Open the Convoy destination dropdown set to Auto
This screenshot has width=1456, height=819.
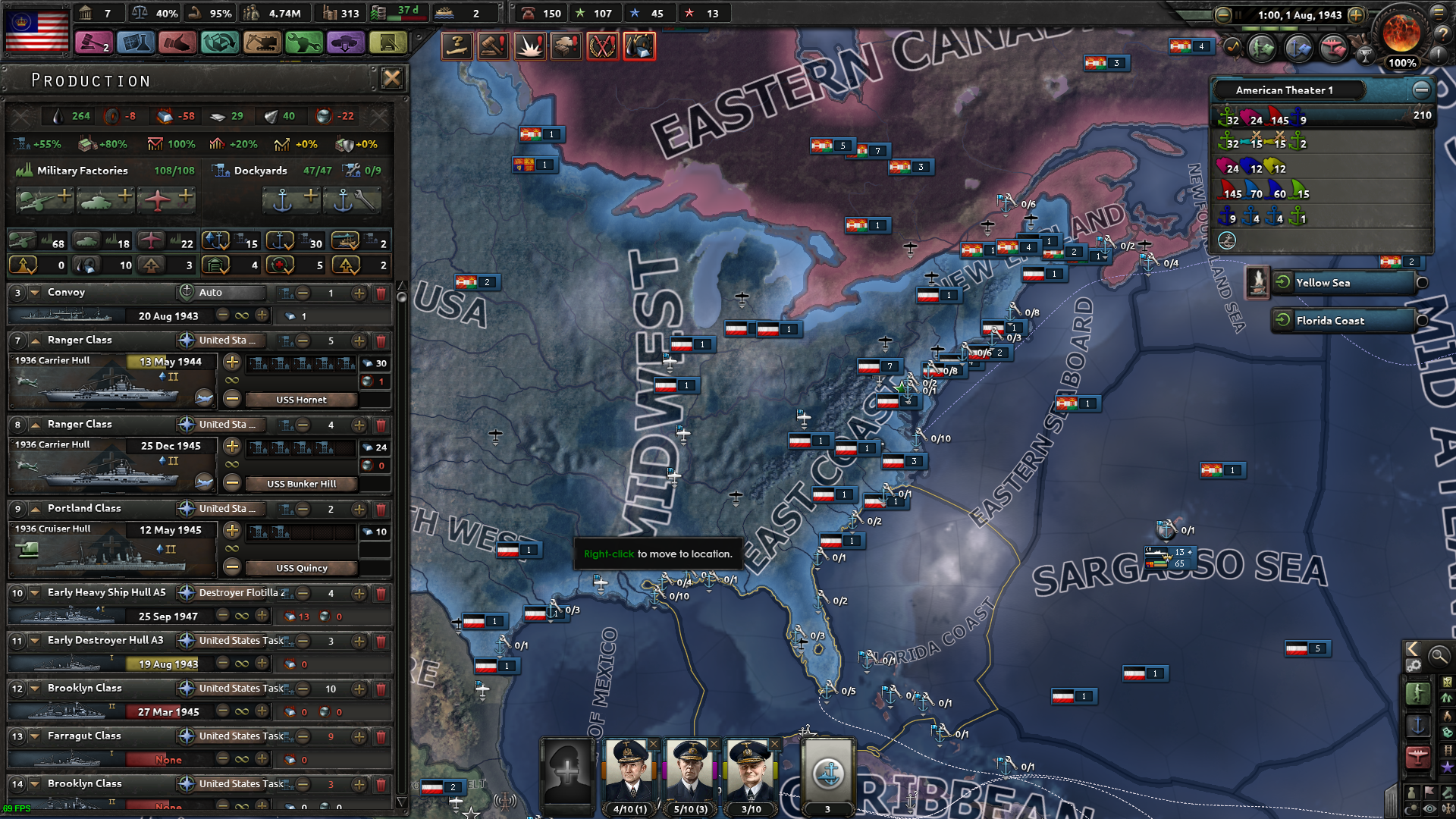220,293
